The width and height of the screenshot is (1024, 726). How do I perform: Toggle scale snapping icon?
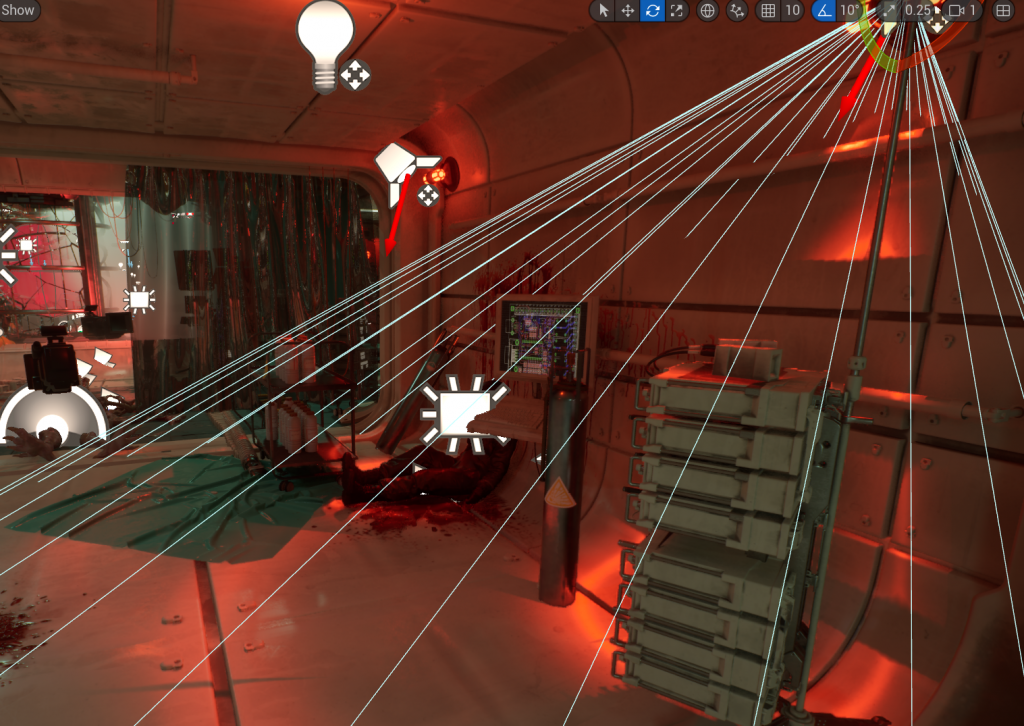tap(888, 11)
